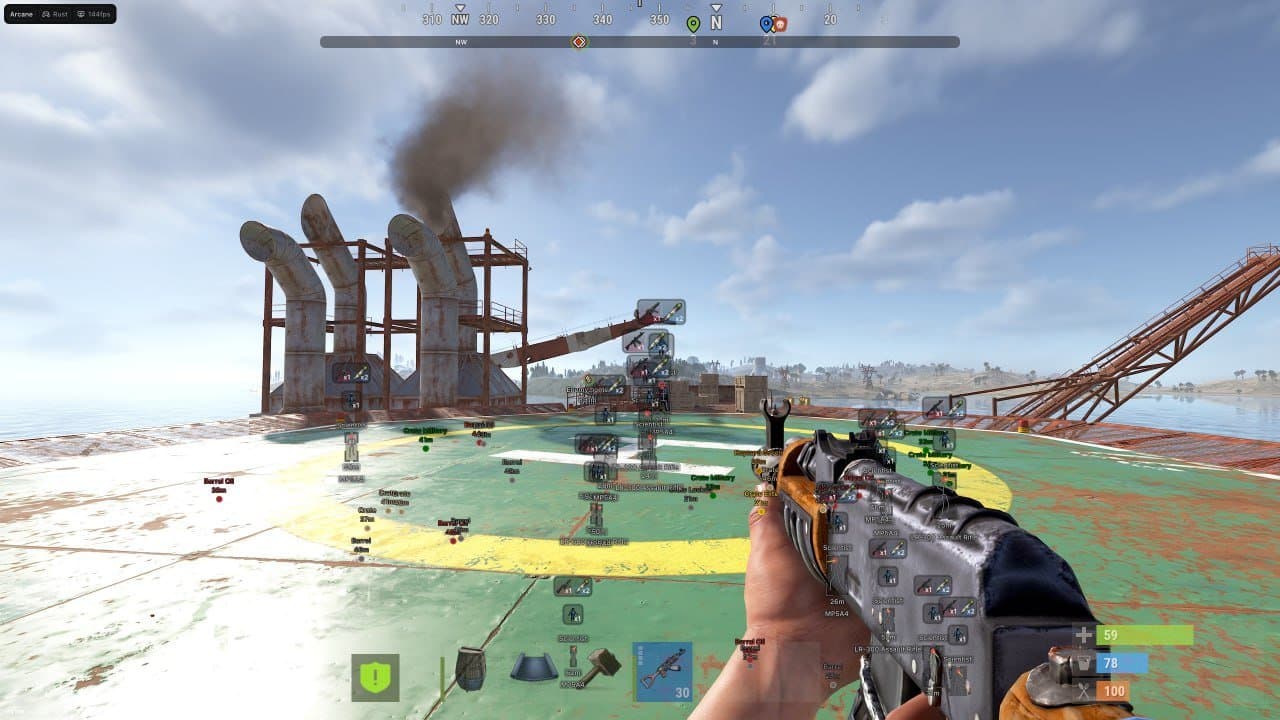This screenshot has width=1280, height=720.
Task: Click the controller icon beside Rust label
Action: [x=45, y=14]
